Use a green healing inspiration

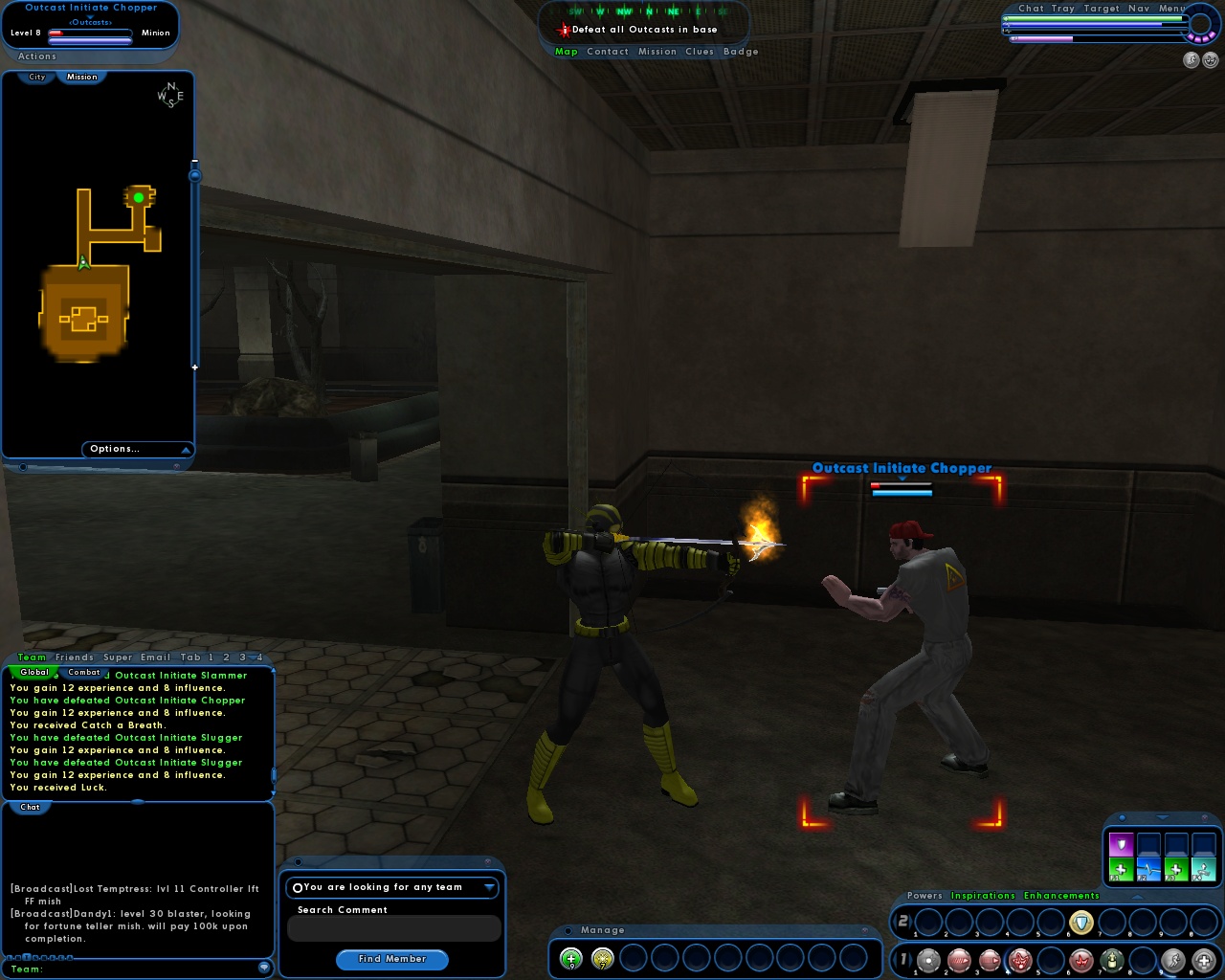[x=1121, y=868]
